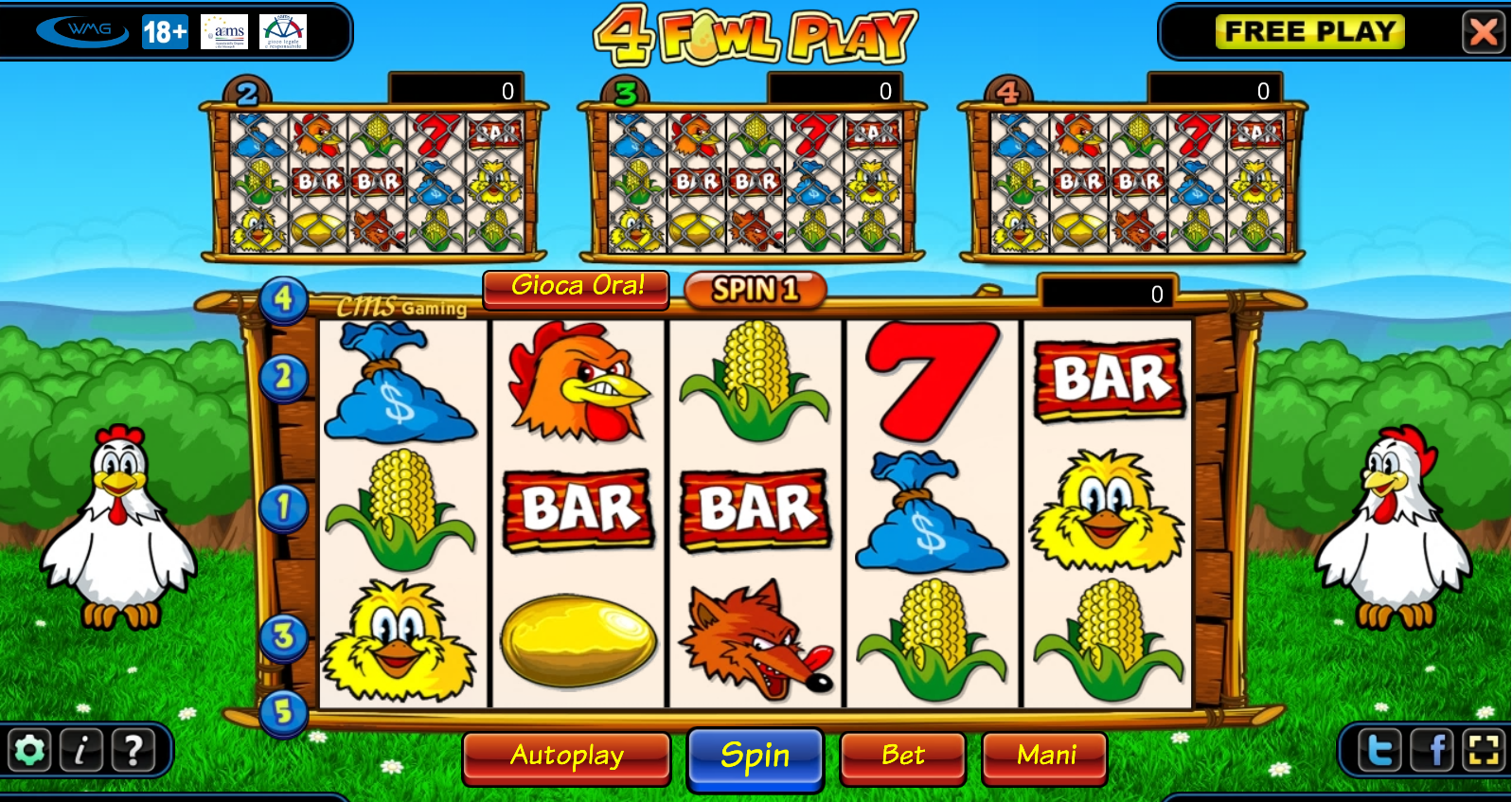Share the game on Facebook
Image resolution: width=1512 pixels, height=802 pixels.
point(1432,751)
